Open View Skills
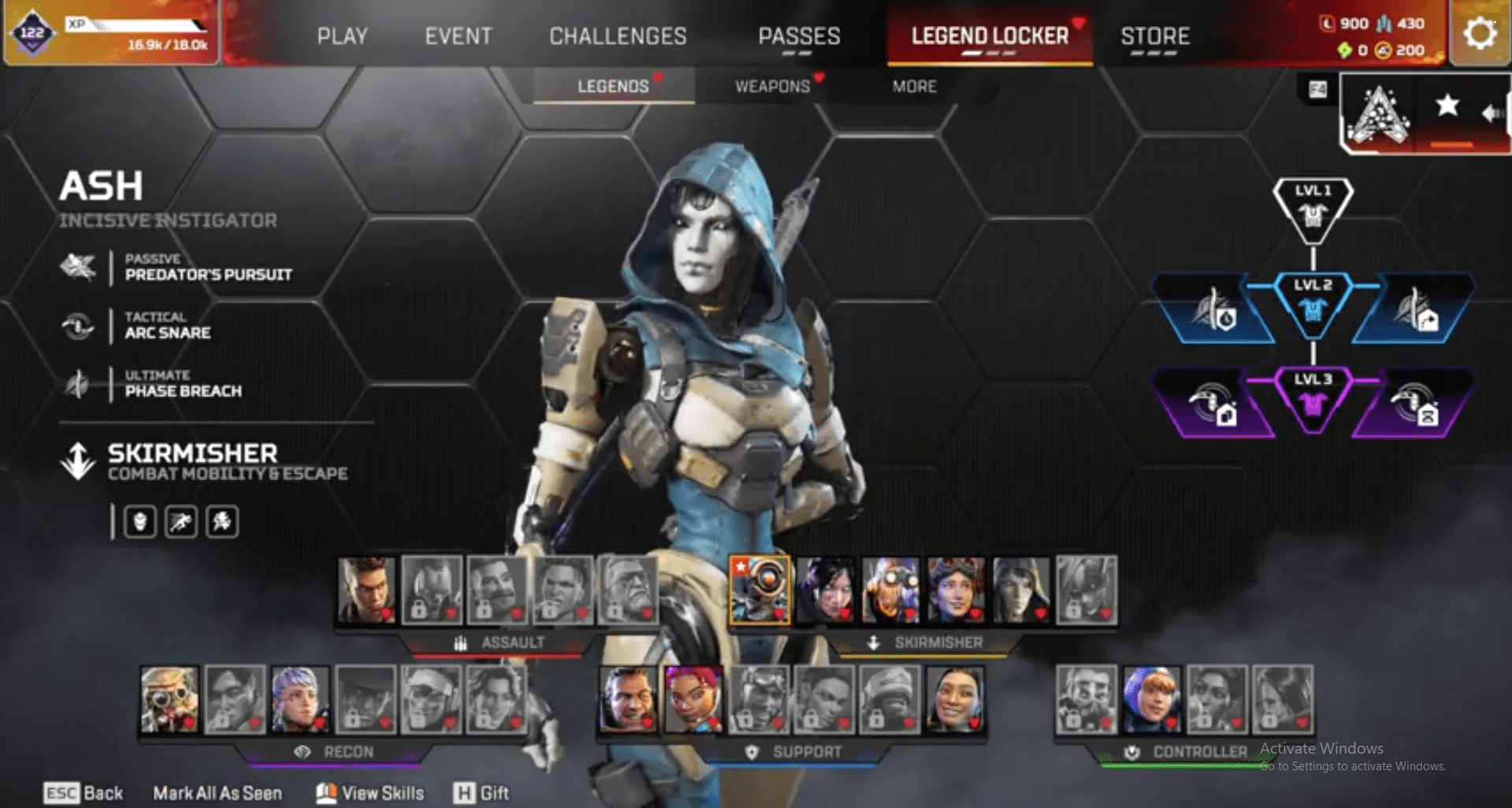1512x808 pixels. (369, 792)
